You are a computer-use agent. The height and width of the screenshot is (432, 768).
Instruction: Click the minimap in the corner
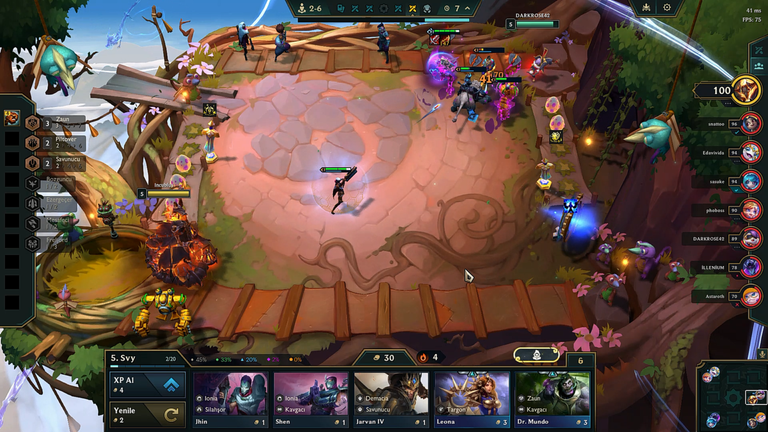click(x=731, y=397)
